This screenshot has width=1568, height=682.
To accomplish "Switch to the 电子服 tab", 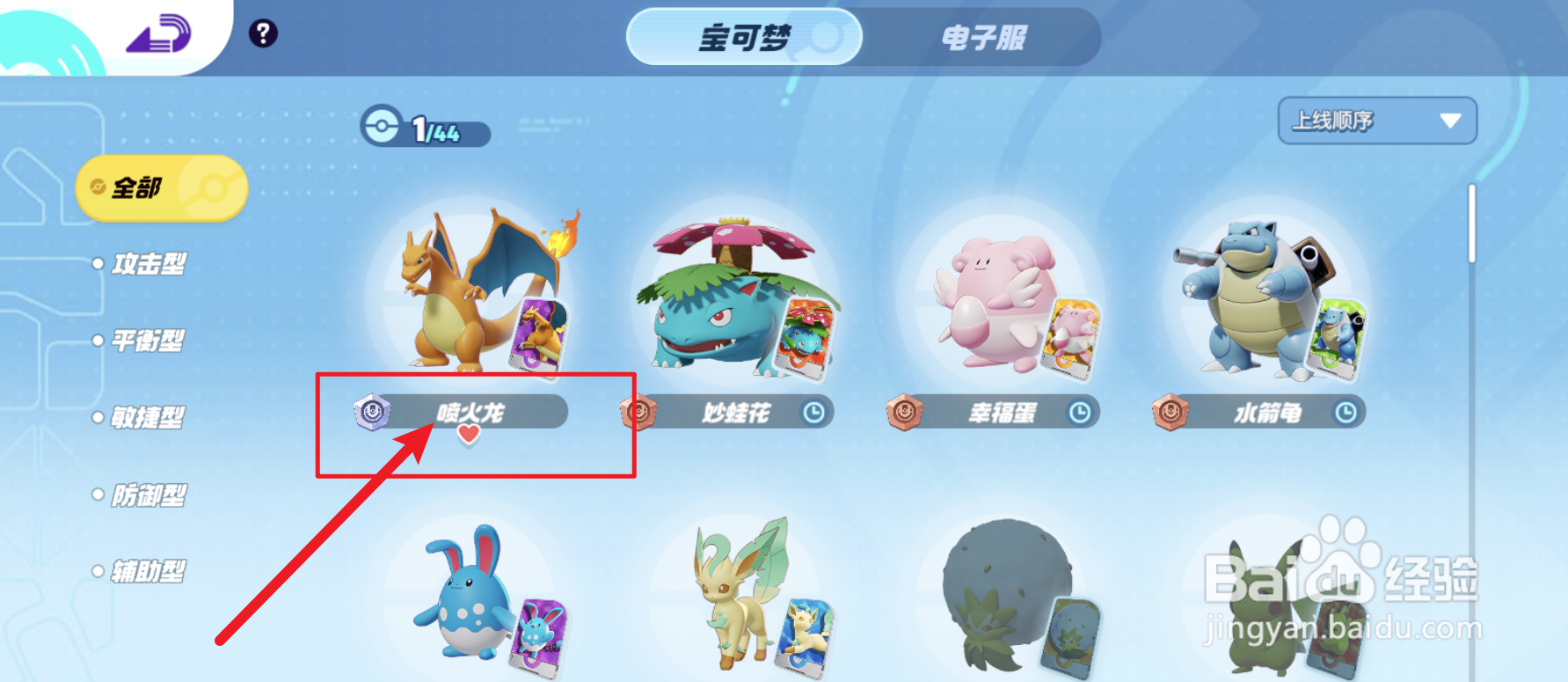I will tap(985, 39).
